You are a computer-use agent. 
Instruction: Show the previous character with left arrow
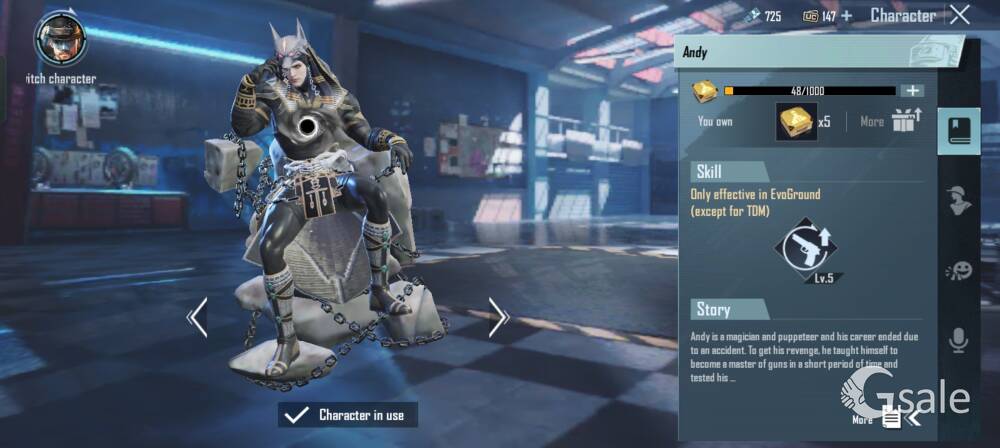197,317
